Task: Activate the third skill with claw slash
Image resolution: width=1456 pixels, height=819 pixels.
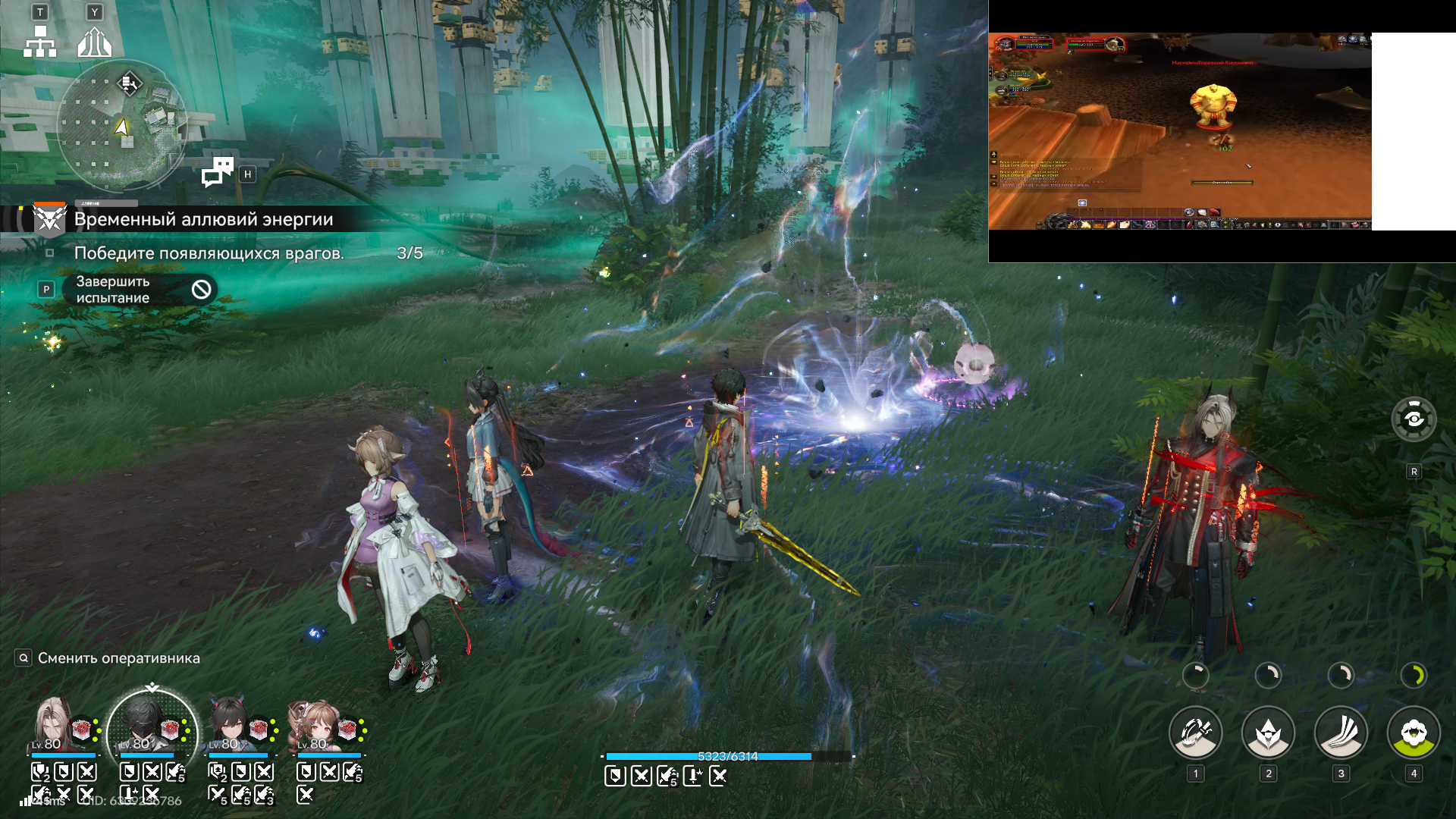Action: coord(1340,733)
